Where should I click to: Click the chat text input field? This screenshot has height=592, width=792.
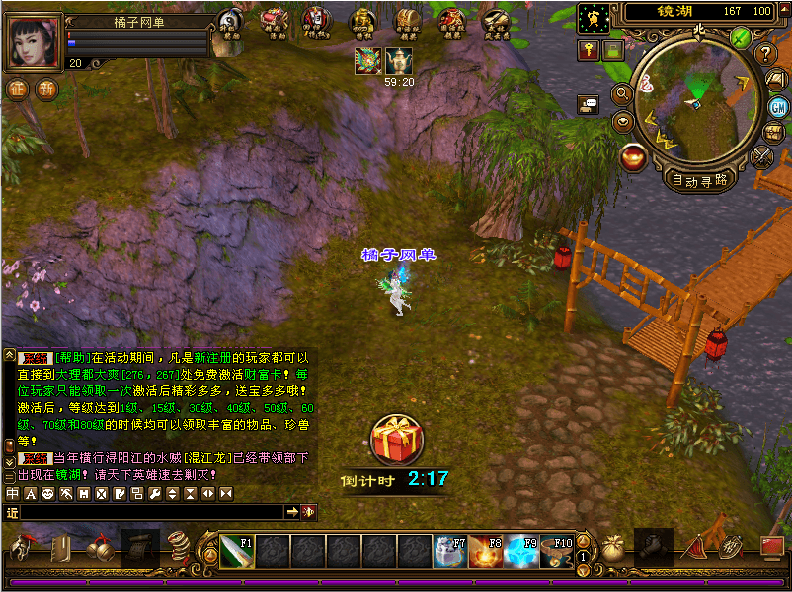(x=150, y=512)
